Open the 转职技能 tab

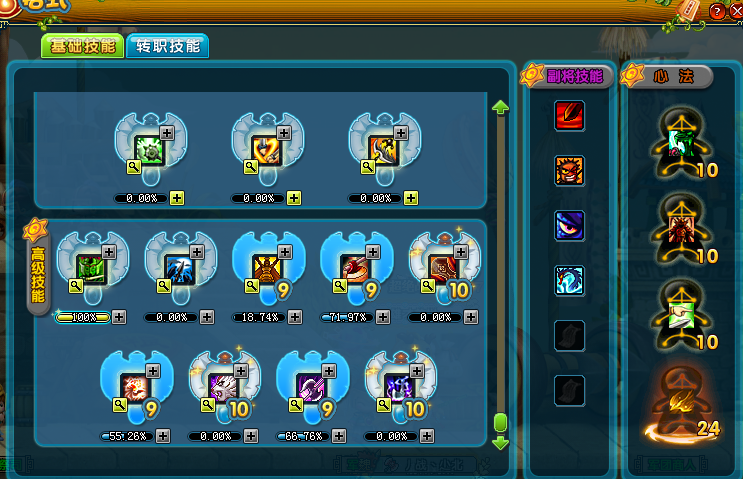(x=166, y=46)
